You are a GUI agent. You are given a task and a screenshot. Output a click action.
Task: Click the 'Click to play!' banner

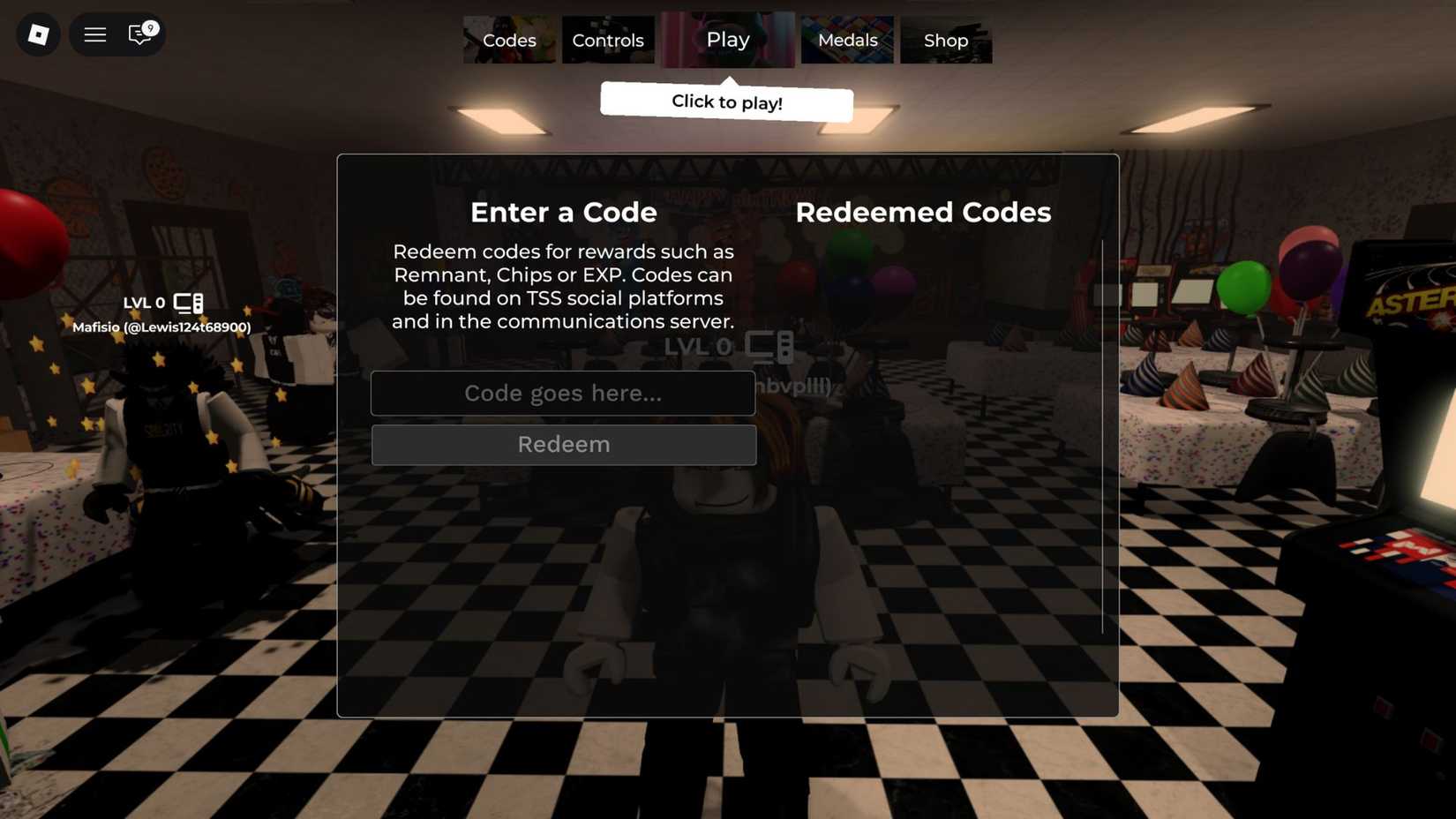pos(726,101)
